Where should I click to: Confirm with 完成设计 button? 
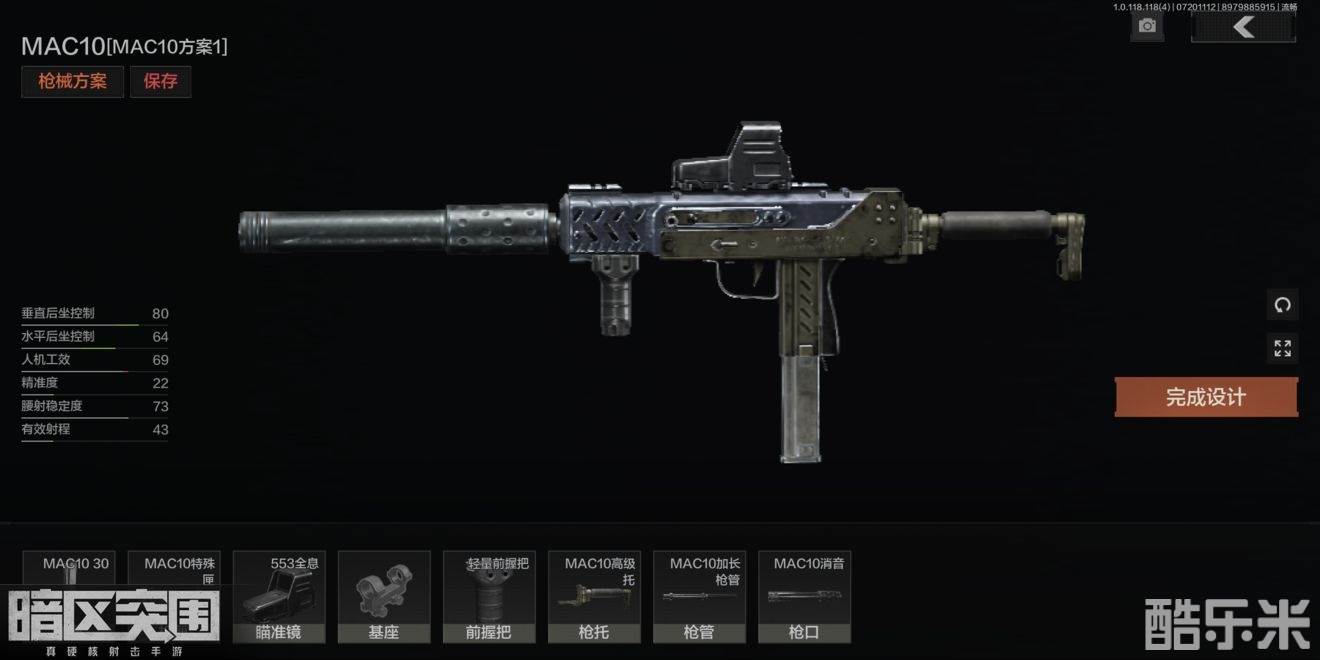1206,397
